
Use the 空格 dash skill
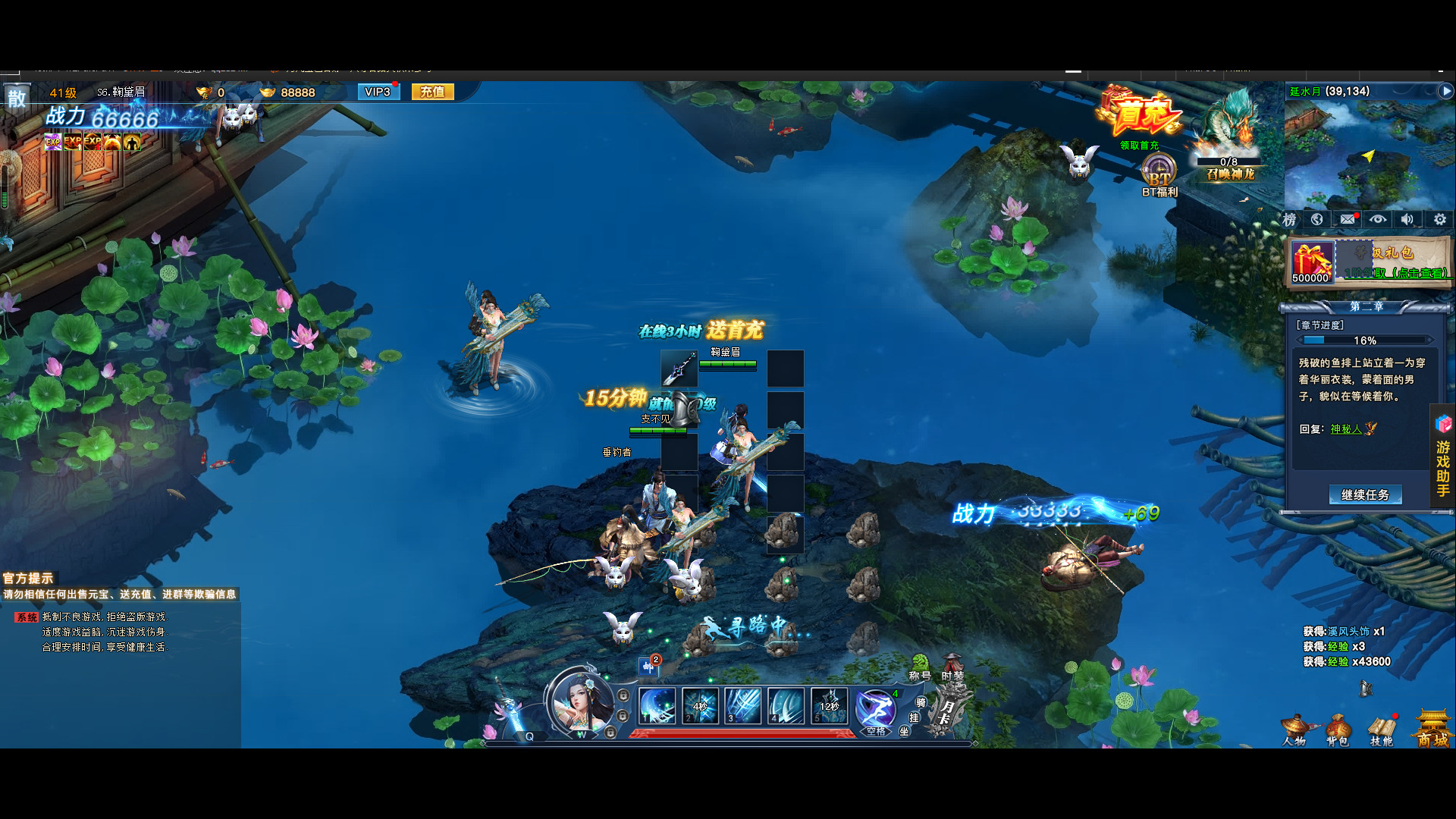[876, 710]
